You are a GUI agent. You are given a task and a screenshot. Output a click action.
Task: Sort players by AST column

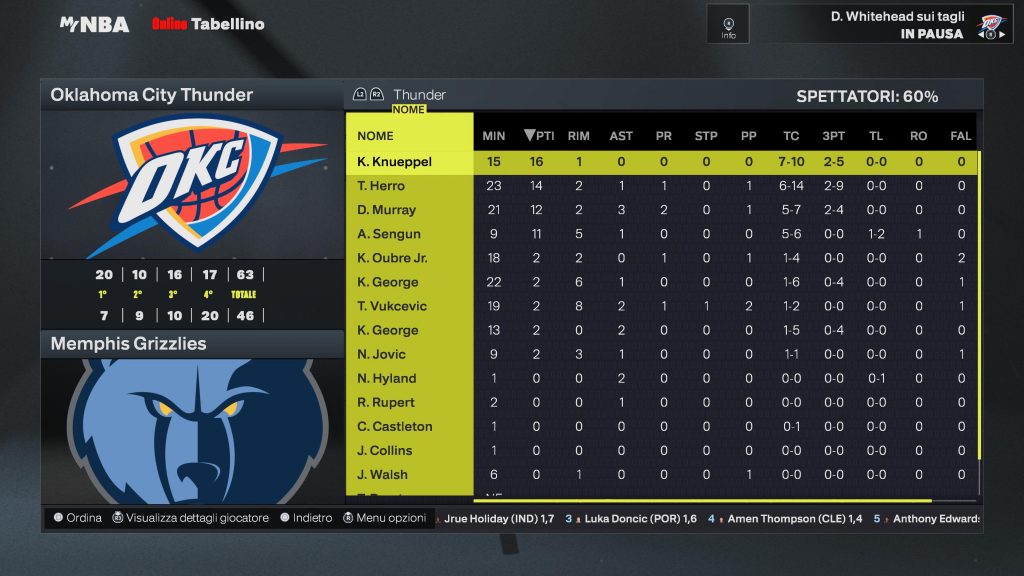click(x=621, y=136)
